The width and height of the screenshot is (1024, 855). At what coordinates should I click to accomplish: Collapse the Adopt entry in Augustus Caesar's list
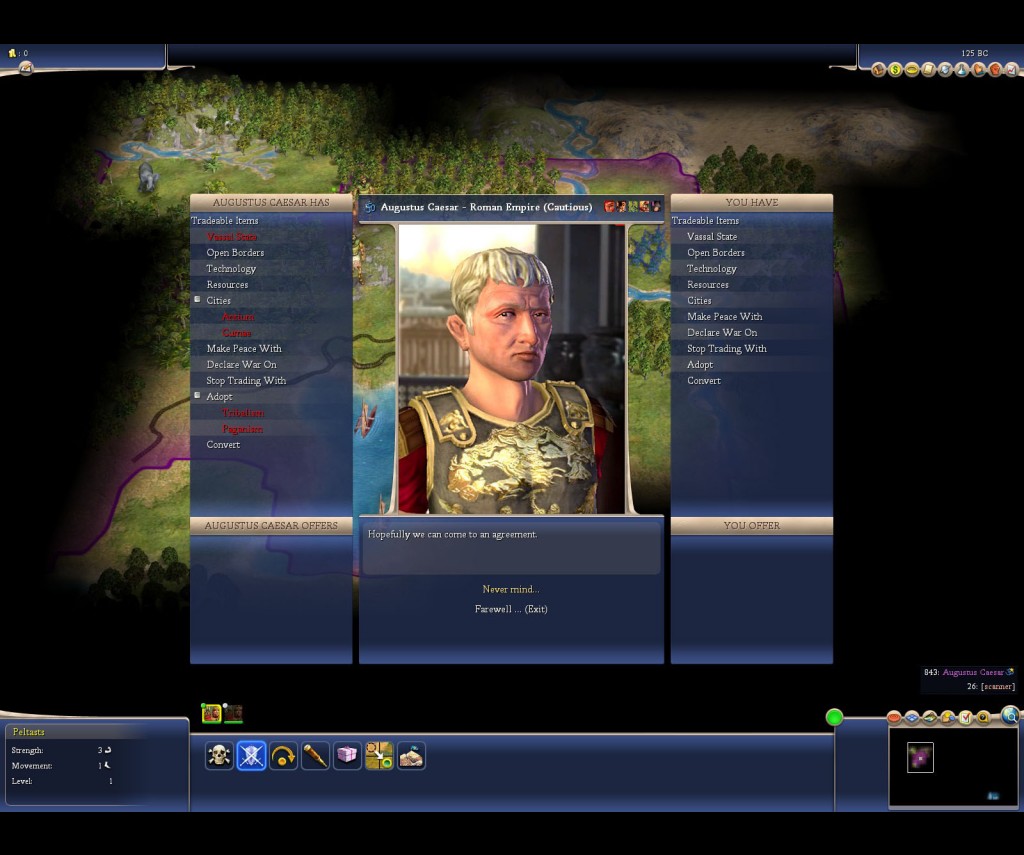tap(198, 396)
